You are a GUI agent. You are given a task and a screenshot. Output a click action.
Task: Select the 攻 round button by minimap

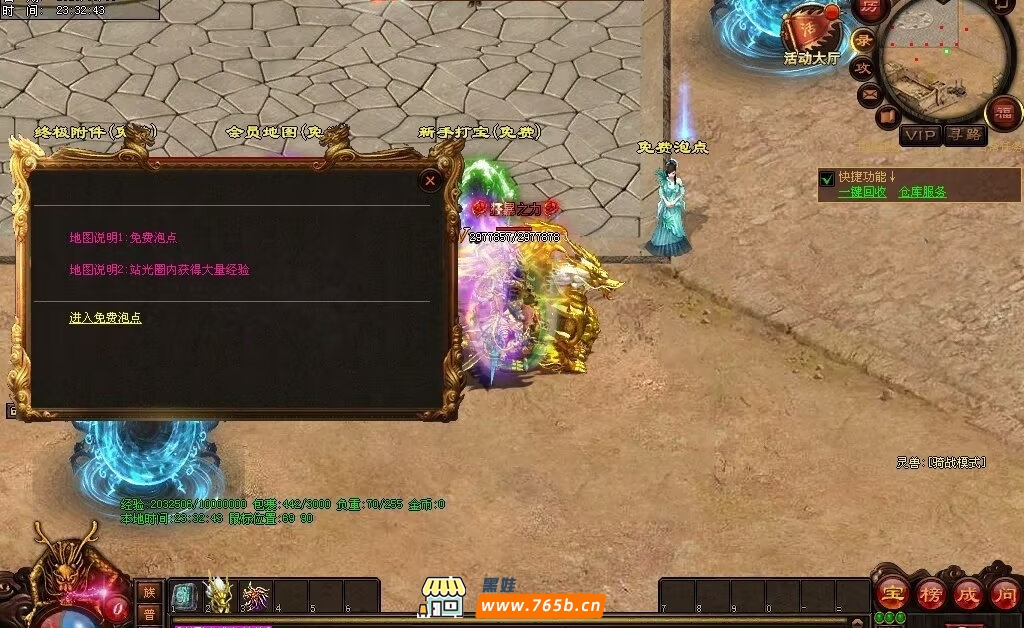point(862,68)
